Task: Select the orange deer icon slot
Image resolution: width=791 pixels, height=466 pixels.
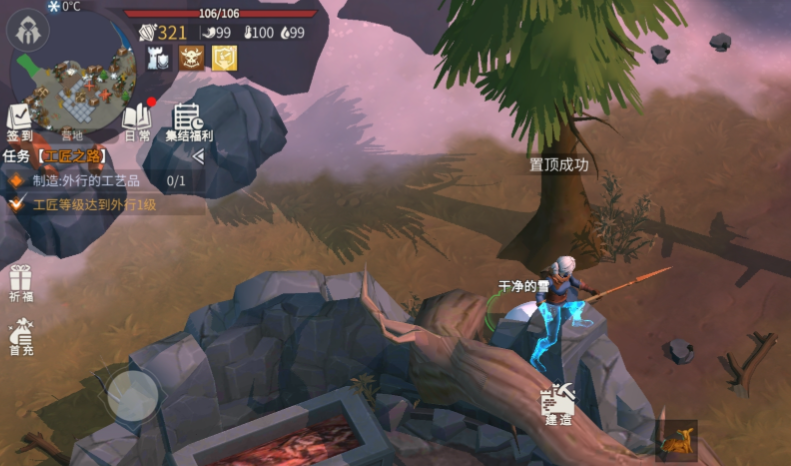Action: point(675,440)
